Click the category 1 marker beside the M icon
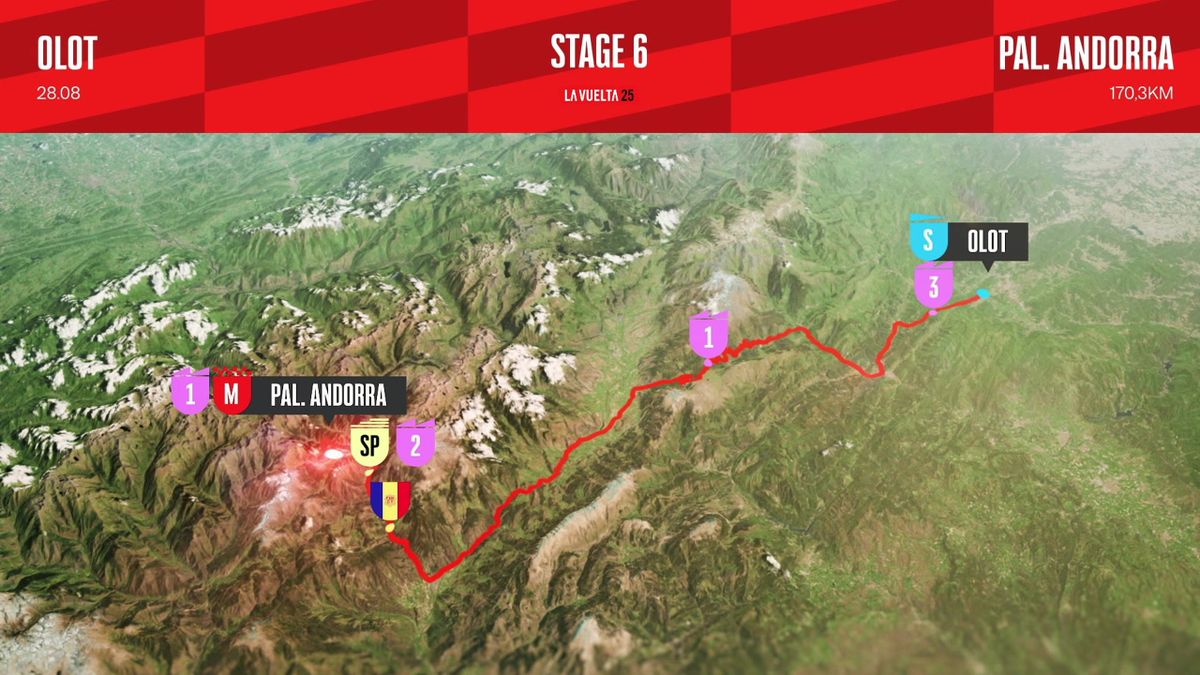This screenshot has width=1200, height=675. 190,393
